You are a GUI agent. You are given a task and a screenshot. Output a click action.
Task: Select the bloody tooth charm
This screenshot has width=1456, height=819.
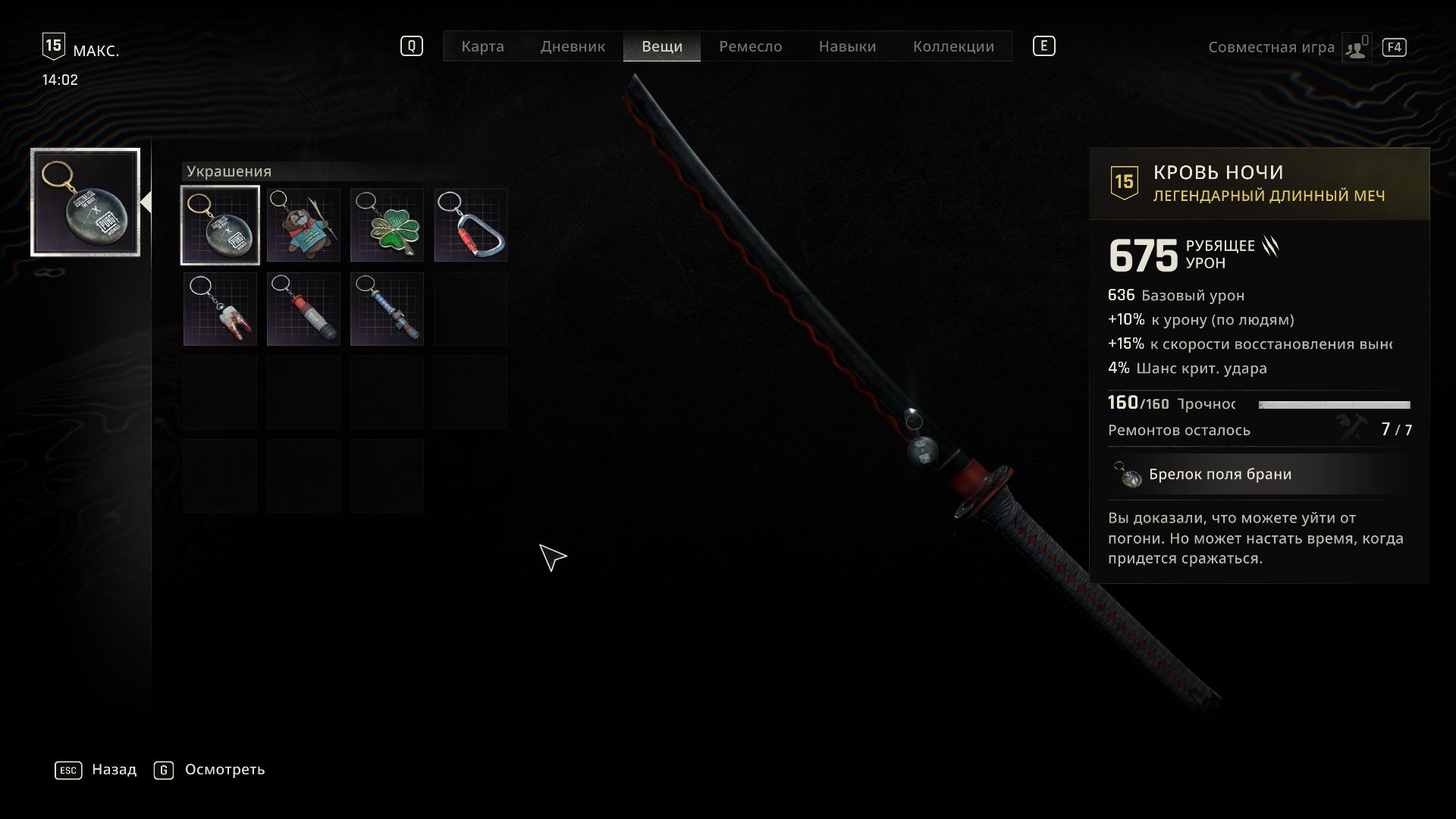coord(220,309)
